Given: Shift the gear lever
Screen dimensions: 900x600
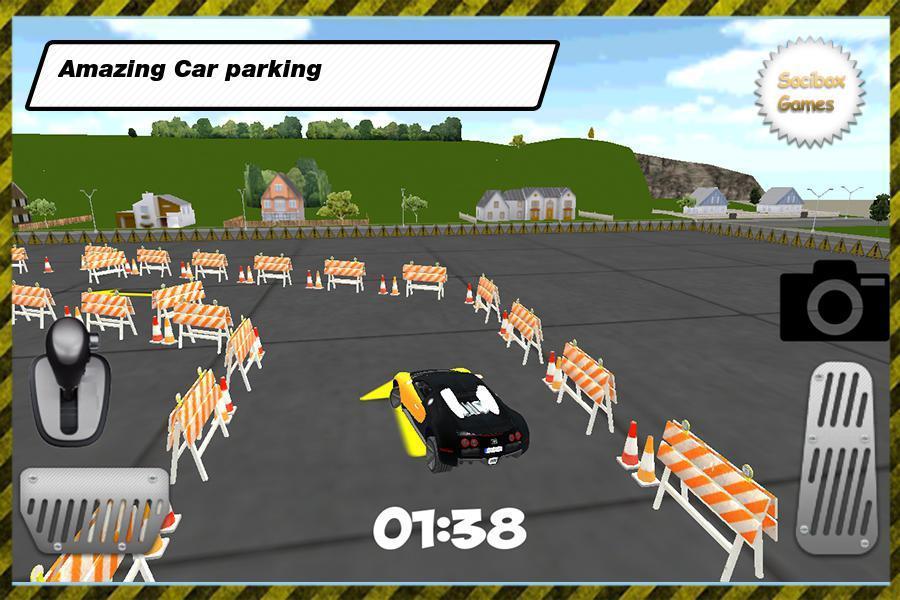Looking at the screenshot, I should tap(66, 378).
